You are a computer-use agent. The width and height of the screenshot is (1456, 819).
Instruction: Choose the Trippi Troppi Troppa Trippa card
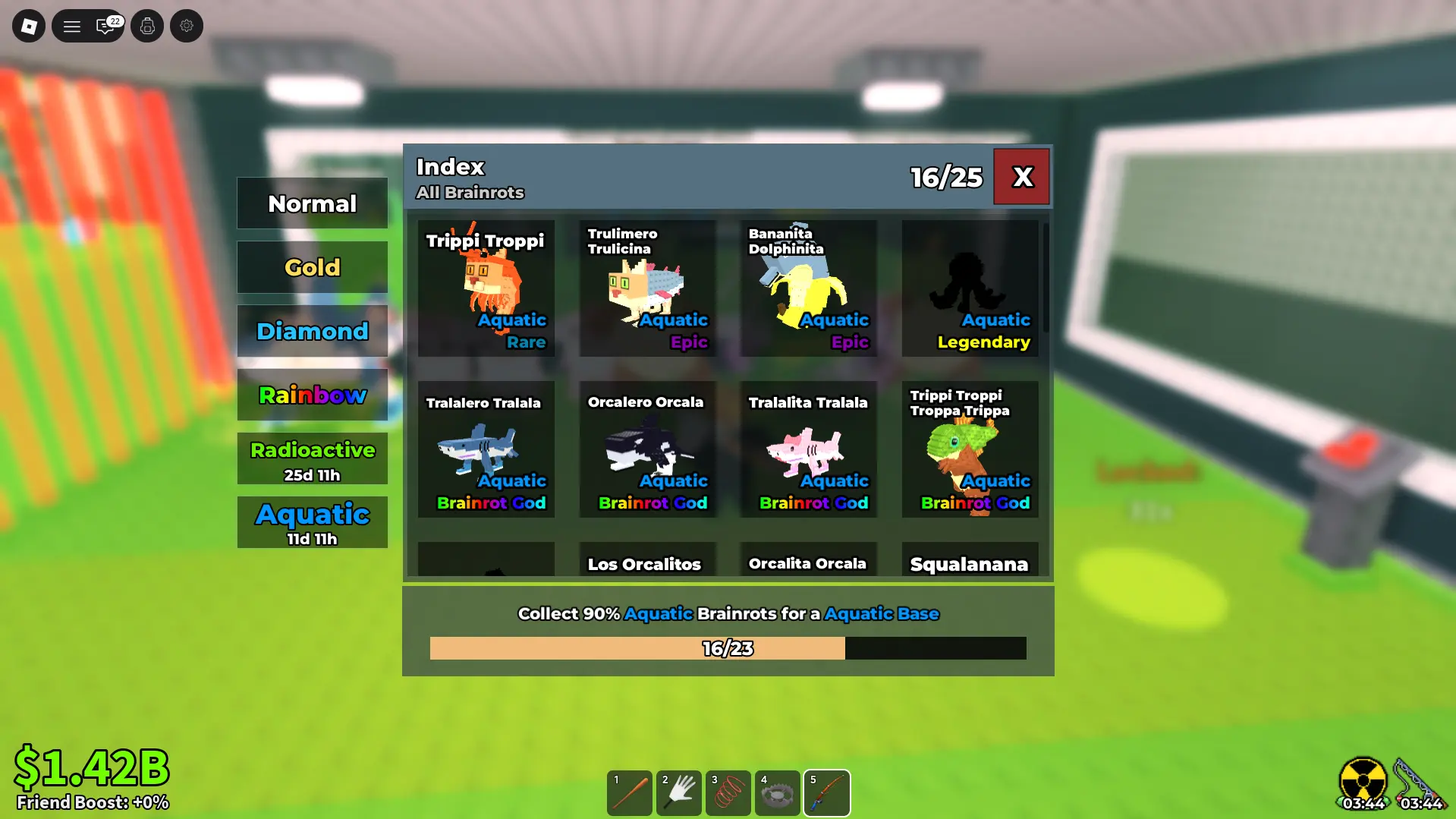pos(970,449)
